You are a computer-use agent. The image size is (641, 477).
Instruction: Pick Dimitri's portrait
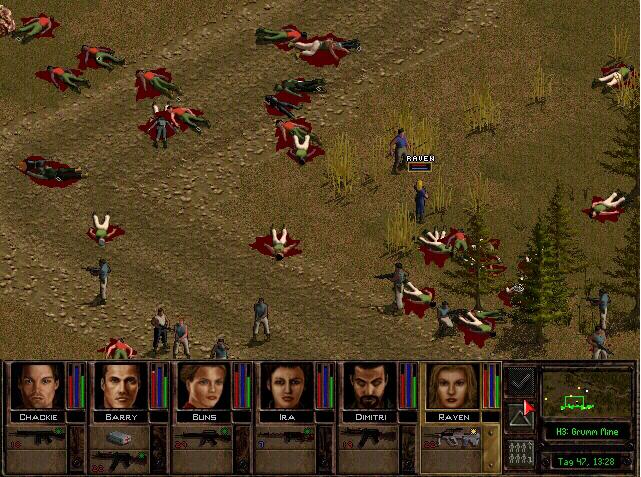pyautogui.click(x=369, y=386)
